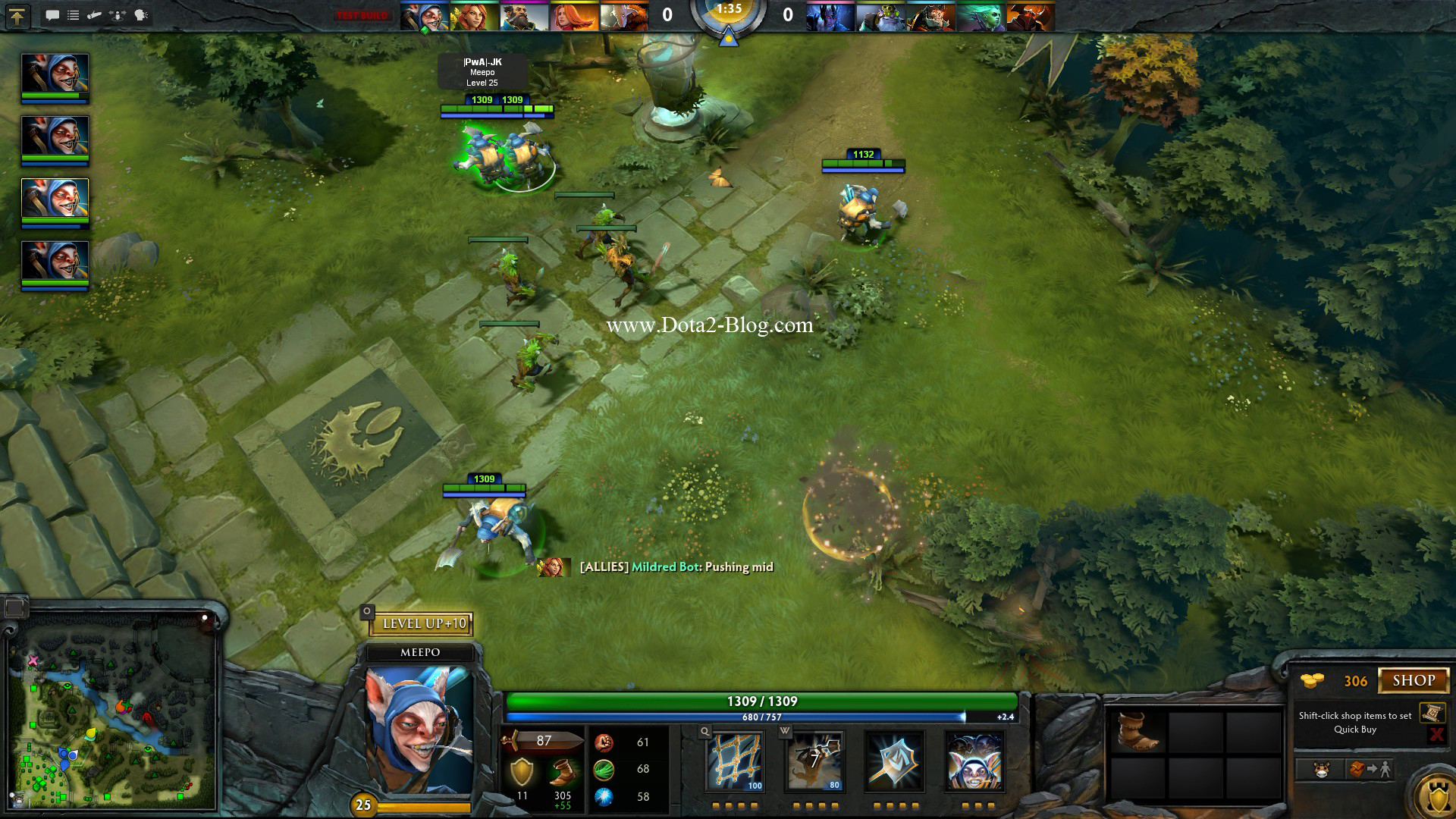Open the scoreboard list icon
The height and width of the screenshot is (819, 1456).
click(x=73, y=14)
